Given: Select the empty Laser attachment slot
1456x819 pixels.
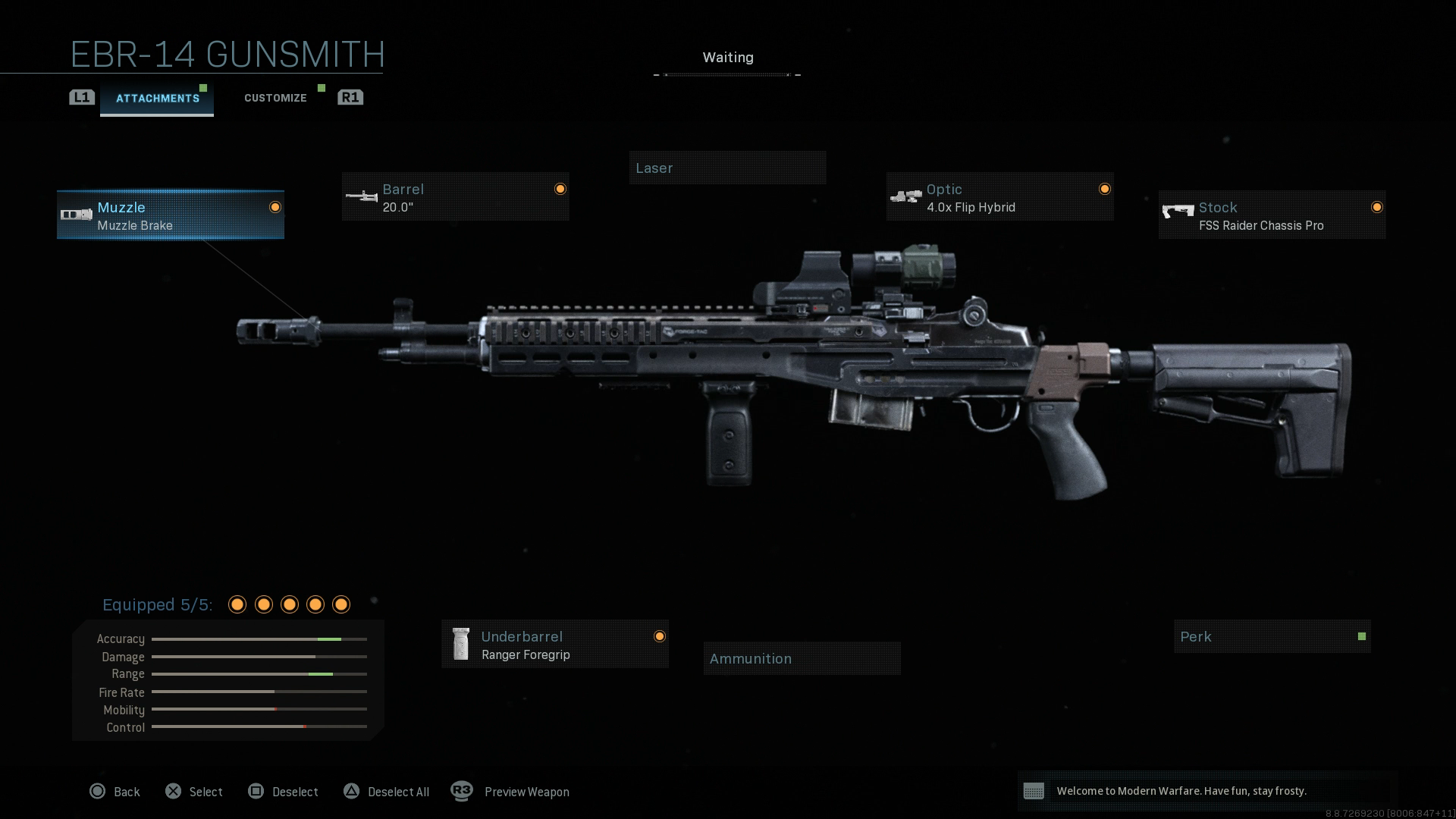Looking at the screenshot, I should 727,168.
